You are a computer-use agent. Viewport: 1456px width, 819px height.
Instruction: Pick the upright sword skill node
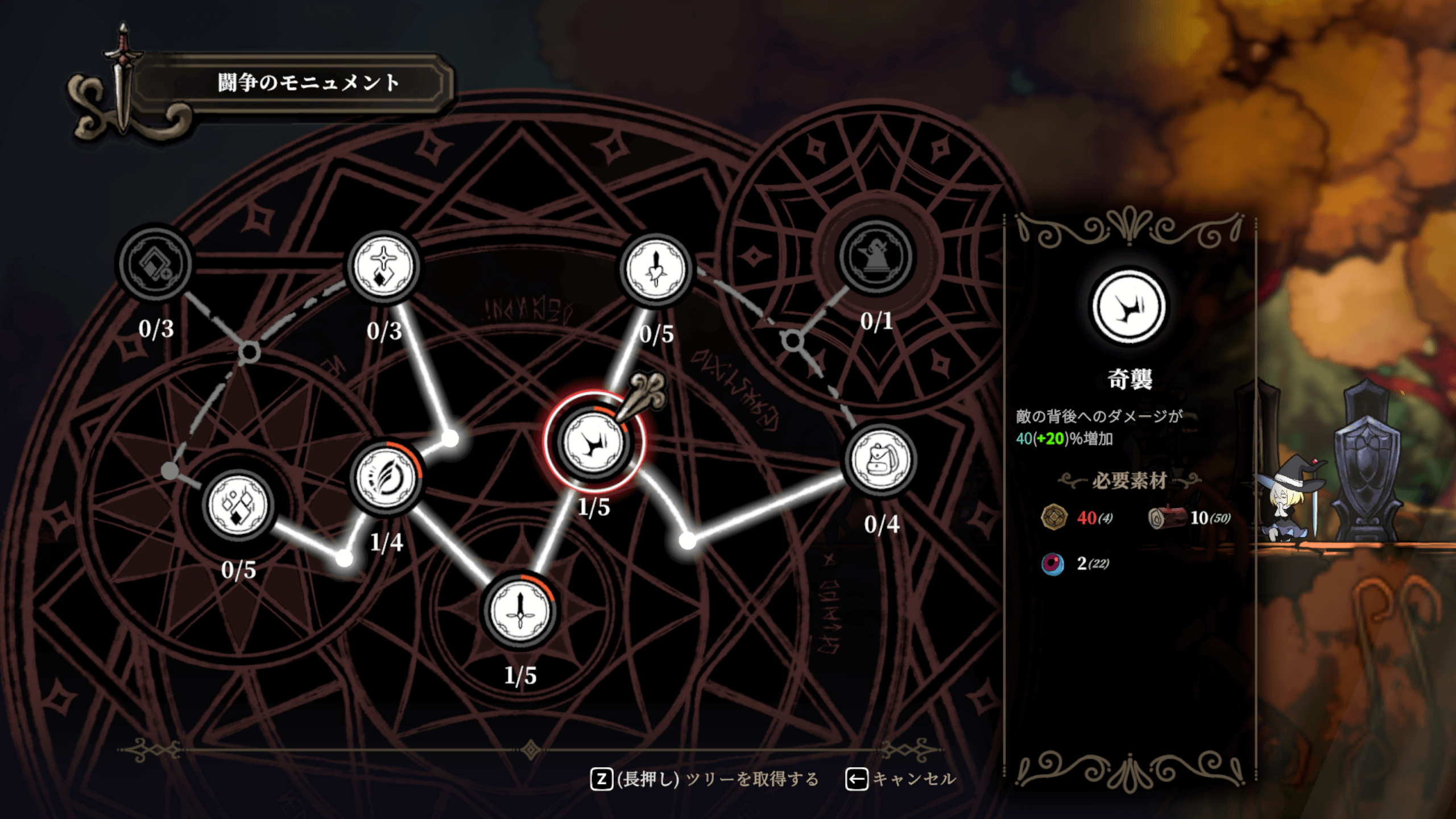[x=520, y=610]
